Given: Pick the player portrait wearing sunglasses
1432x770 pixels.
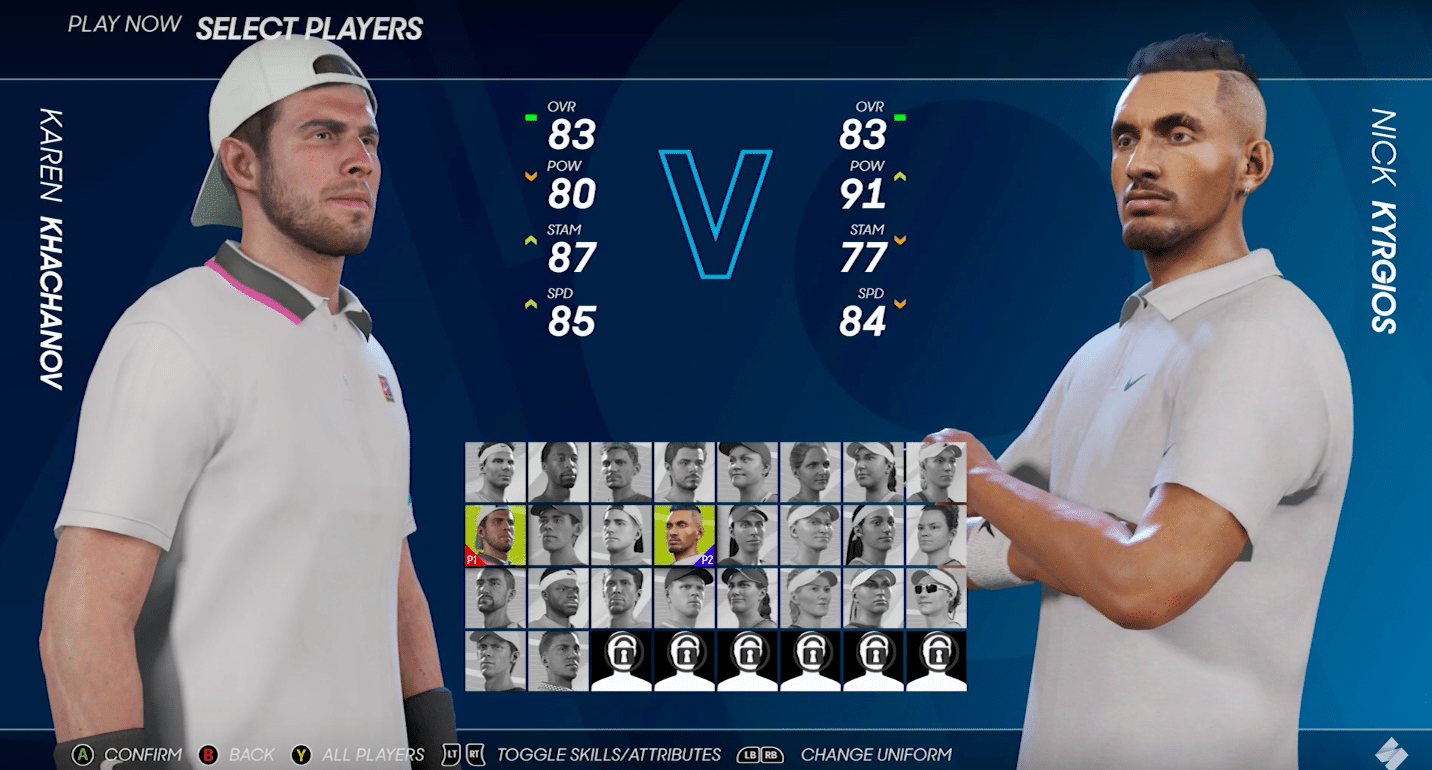Looking at the screenshot, I should [x=936, y=598].
